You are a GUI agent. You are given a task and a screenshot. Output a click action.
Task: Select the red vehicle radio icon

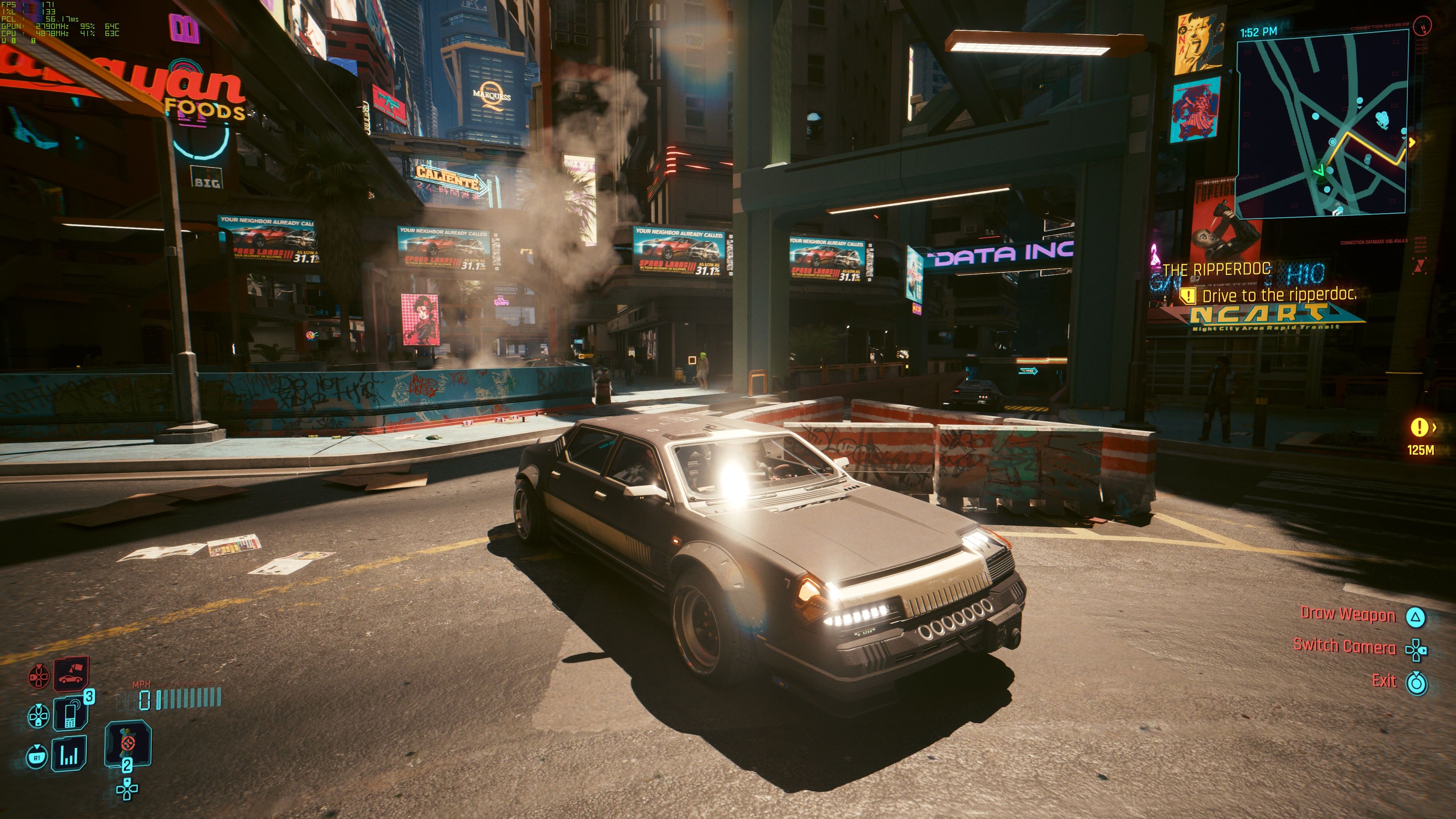coord(71,675)
